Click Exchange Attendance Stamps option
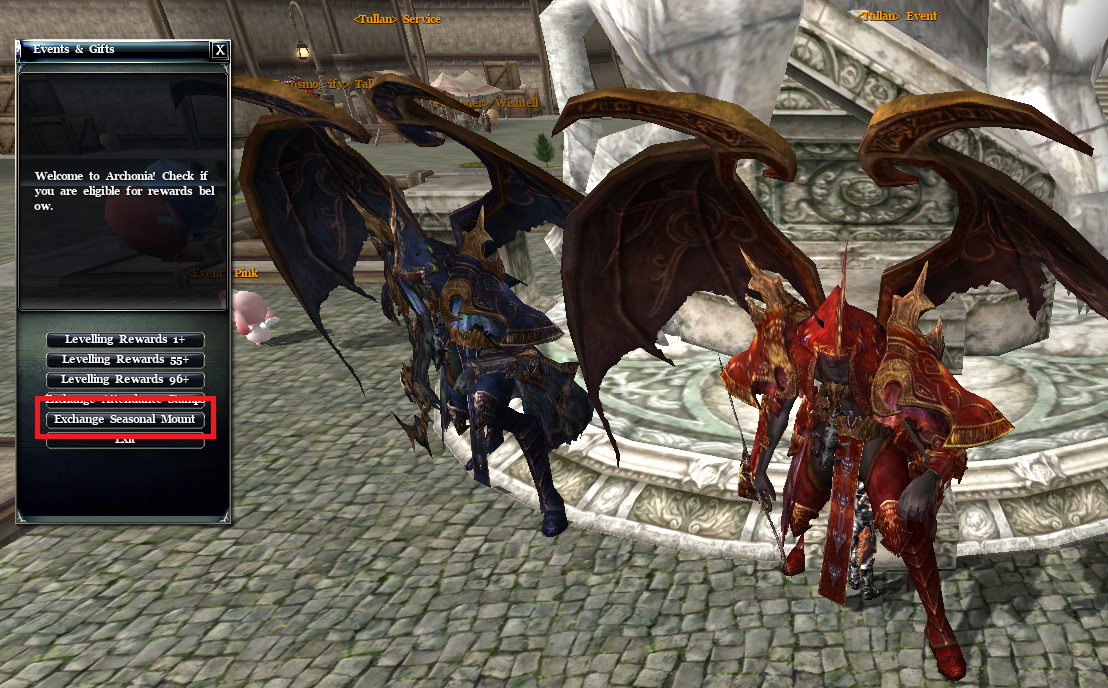 click(125, 399)
